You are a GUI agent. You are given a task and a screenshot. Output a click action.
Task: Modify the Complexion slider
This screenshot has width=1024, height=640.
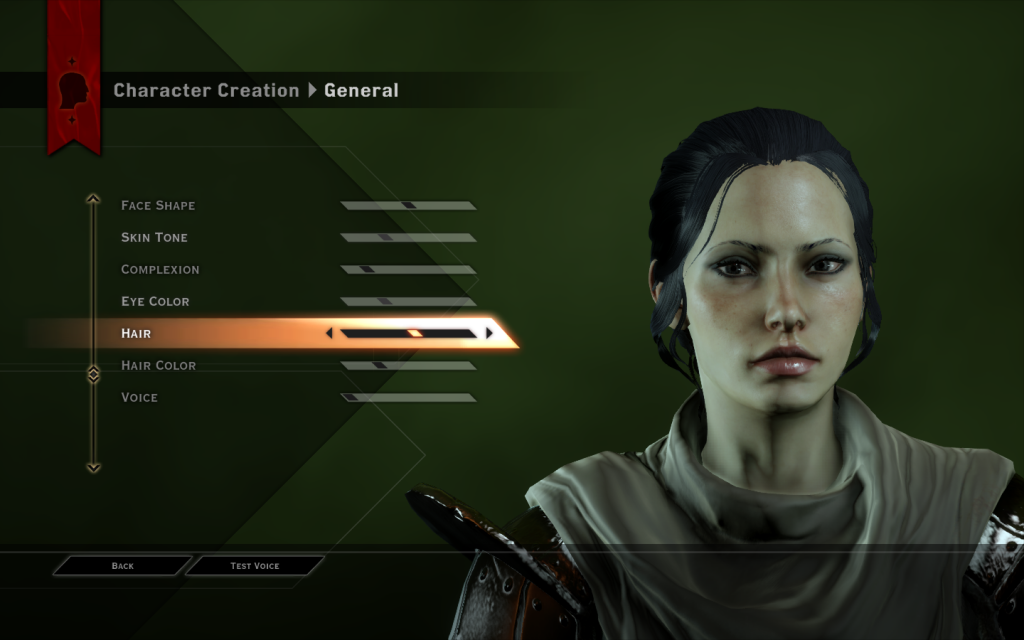tap(408, 270)
